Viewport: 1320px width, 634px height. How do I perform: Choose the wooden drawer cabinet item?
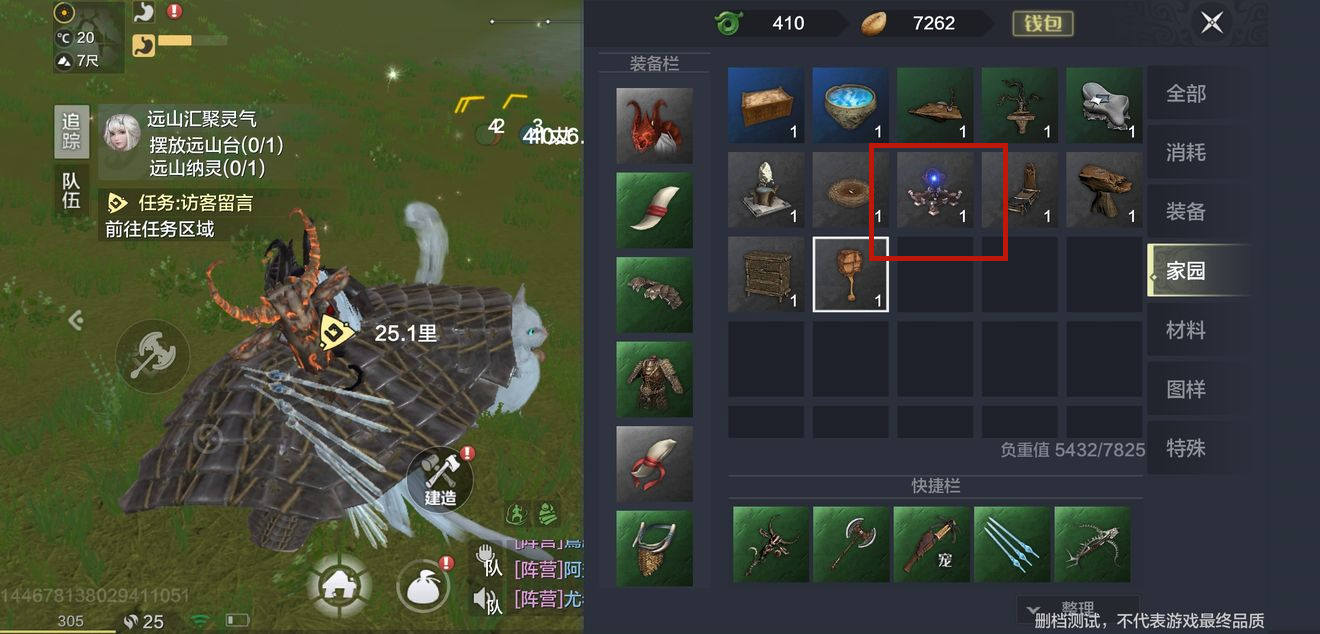coord(766,274)
